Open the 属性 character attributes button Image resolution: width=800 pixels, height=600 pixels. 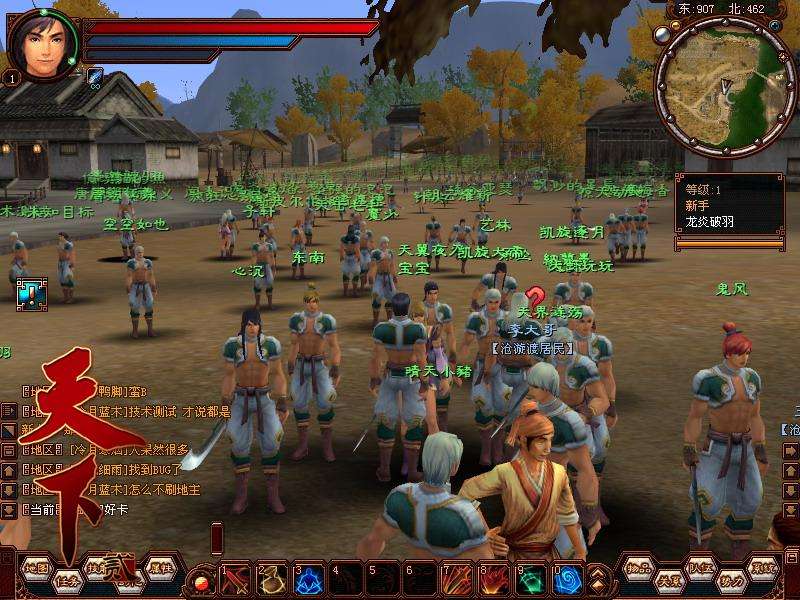point(161,567)
